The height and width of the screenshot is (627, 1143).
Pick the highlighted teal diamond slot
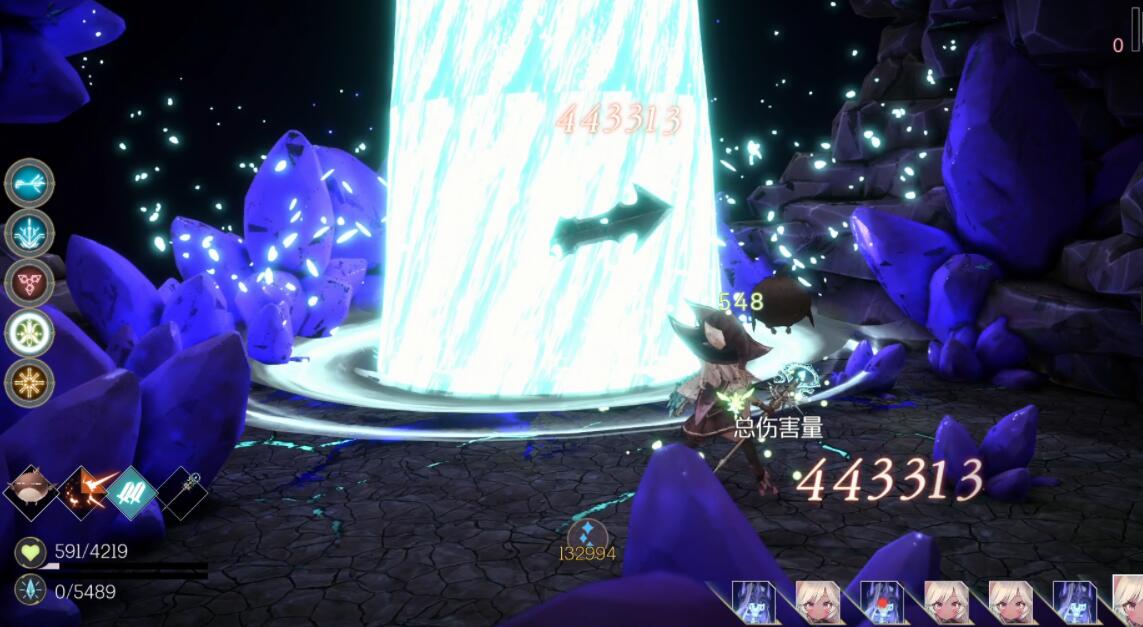tap(133, 493)
